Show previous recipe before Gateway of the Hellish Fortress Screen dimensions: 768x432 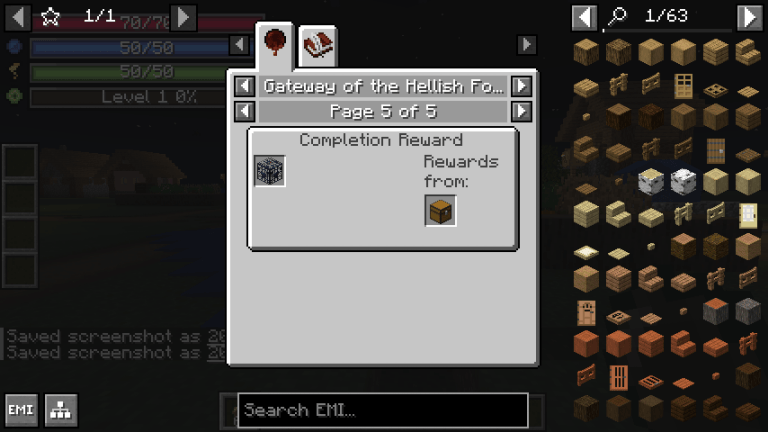243,86
